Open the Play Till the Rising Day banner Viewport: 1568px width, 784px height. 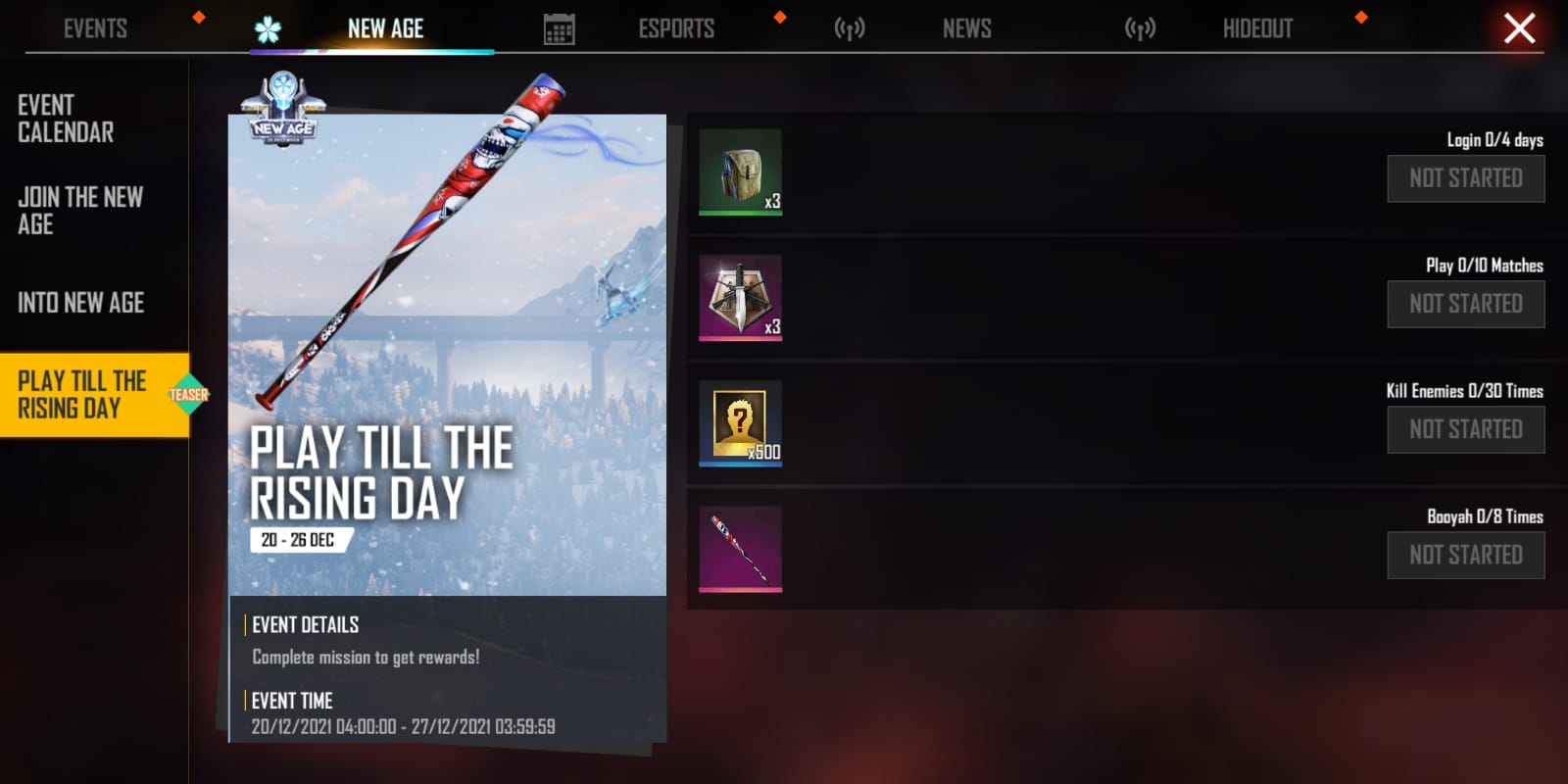(x=447, y=355)
